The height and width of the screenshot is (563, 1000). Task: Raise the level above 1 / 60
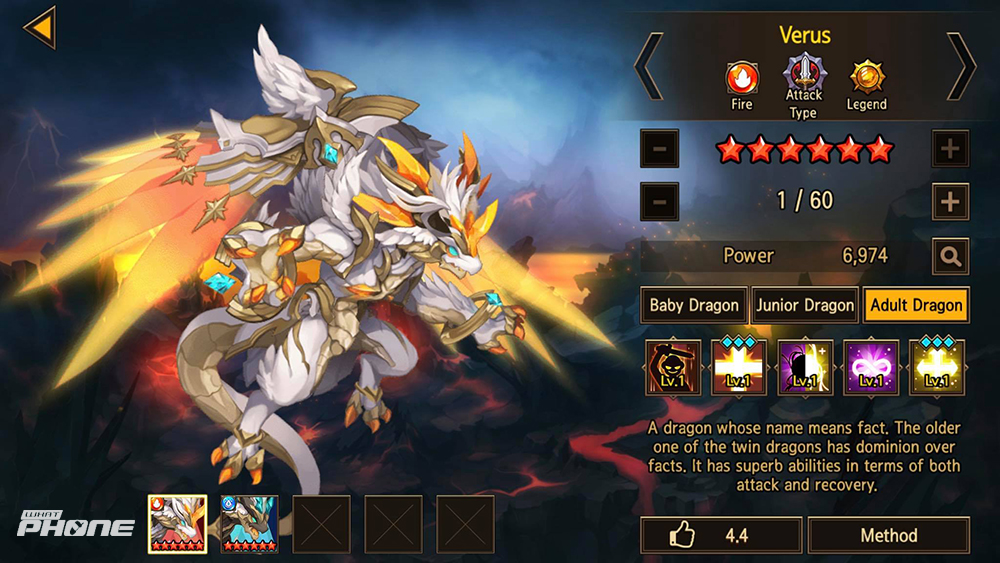click(949, 201)
